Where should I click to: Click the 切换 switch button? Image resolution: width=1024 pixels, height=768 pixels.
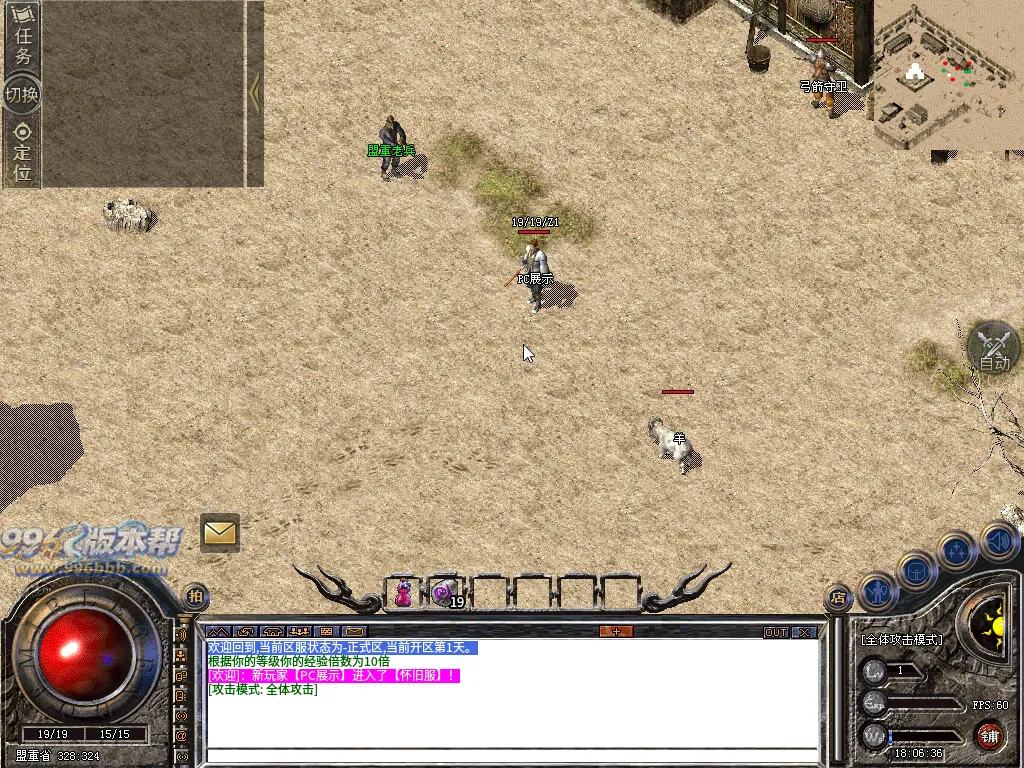click(x=22, y=95)
